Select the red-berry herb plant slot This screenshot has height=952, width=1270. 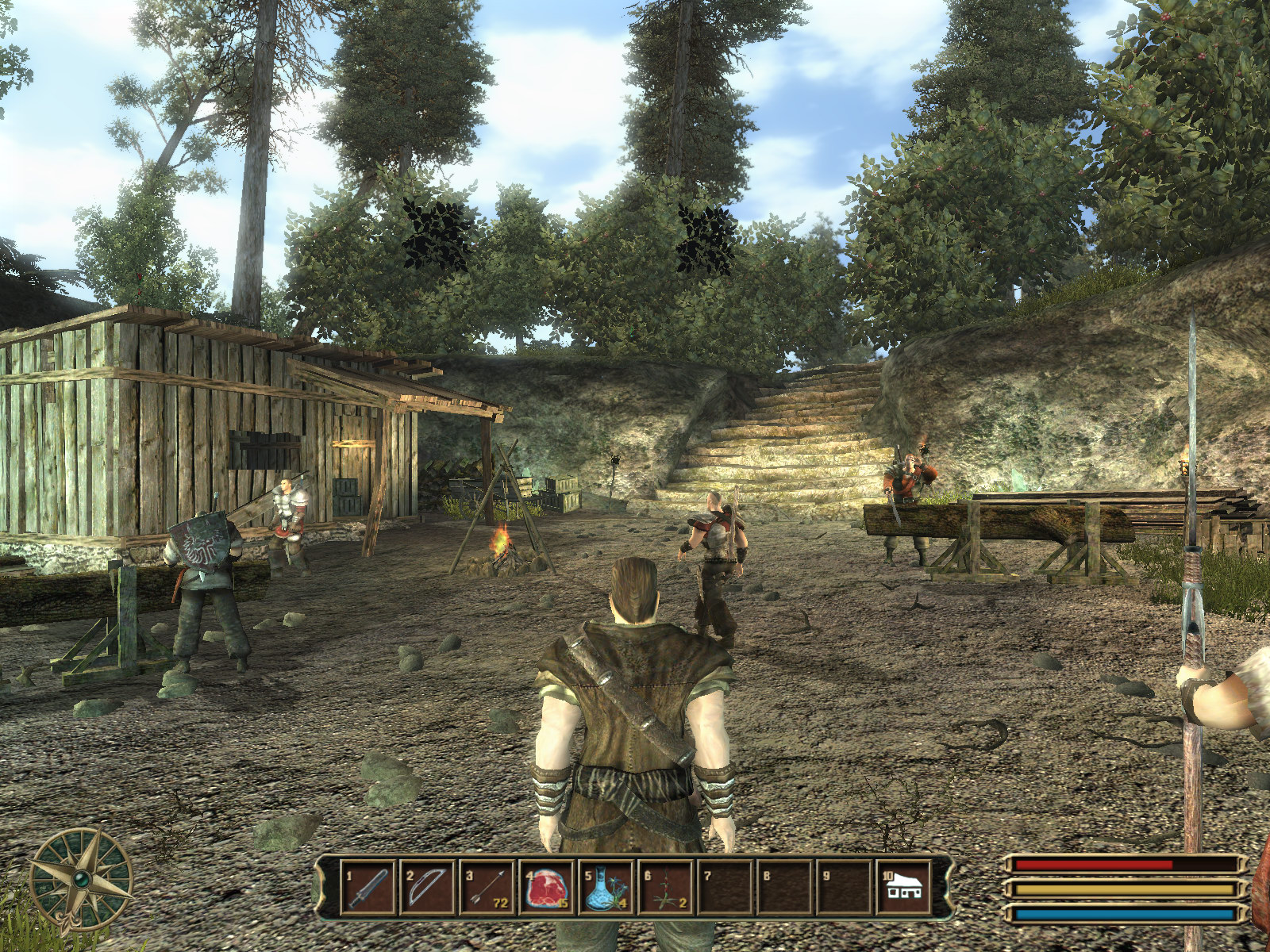coord(665,885)
